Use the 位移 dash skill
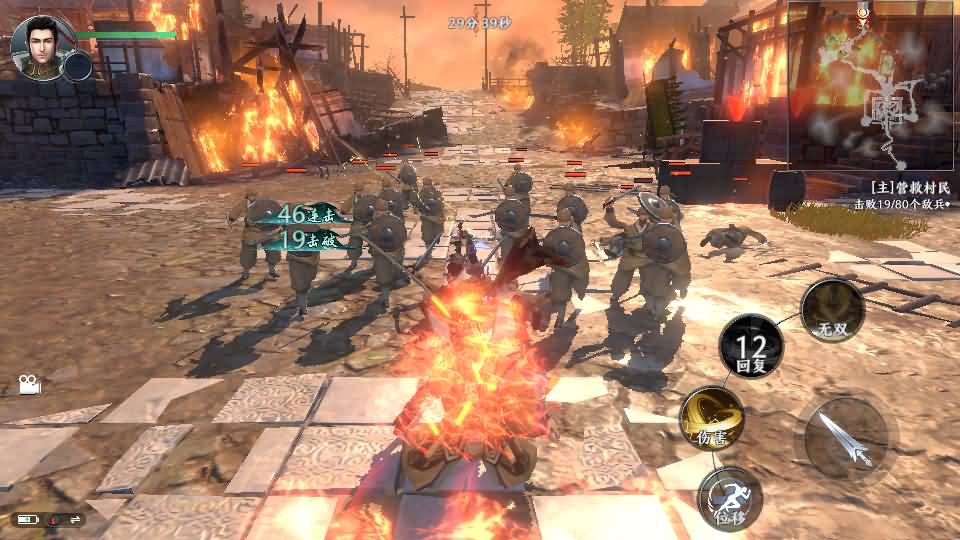Image resolution: width=960 pixels, height=540 pixels. [729, 497]
